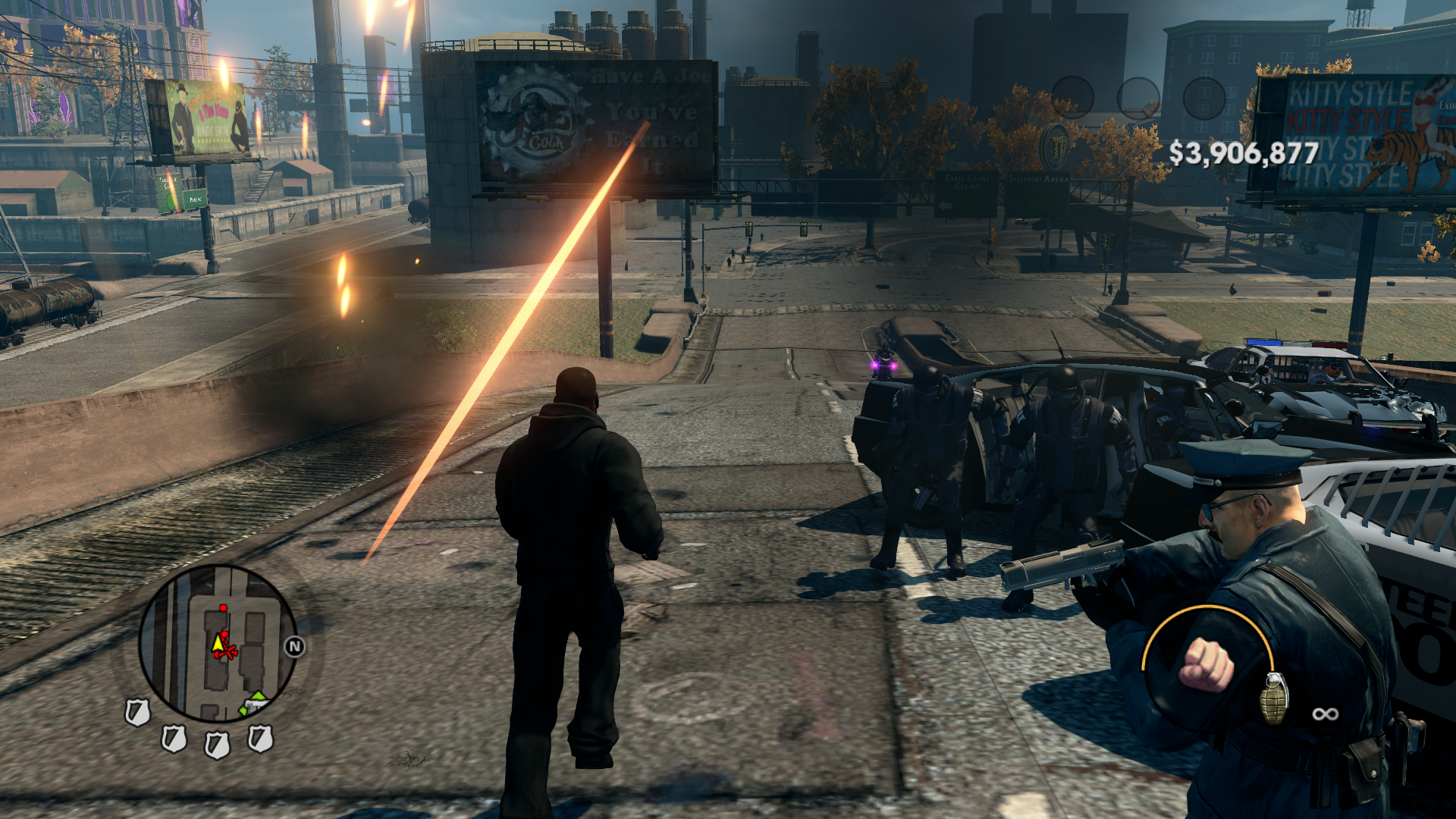Select the north compass marker on minimap
Image resolution: width=1456 pixels, height=819 pixels.
pos(294,646)
